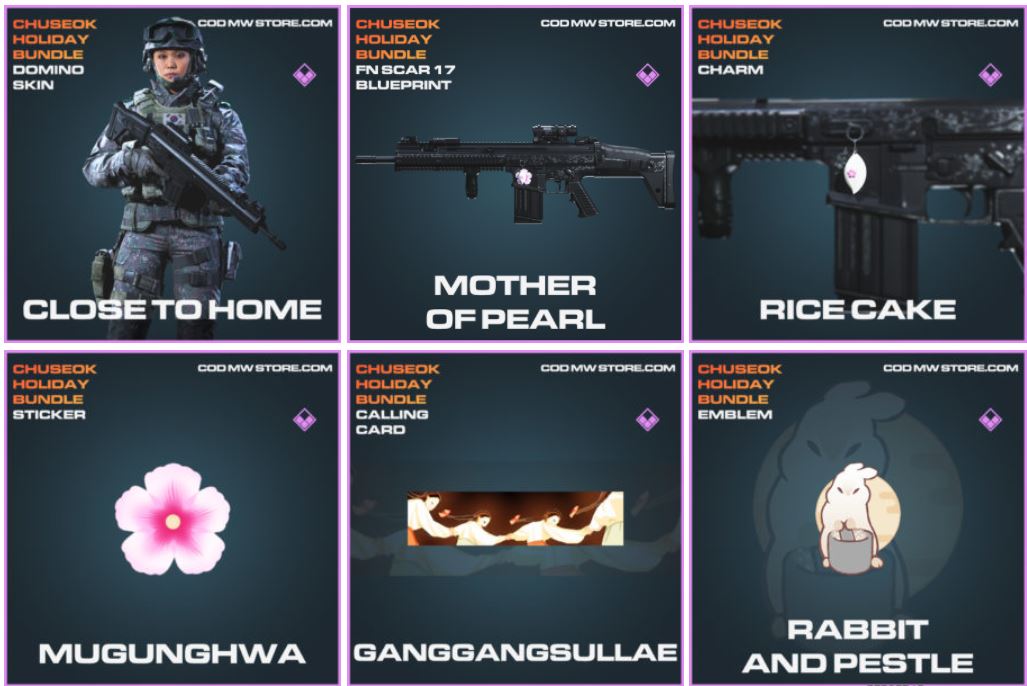Viewport: 1027px width, 686px height.
Task: Choose the Rice Cake charm tile
Action: [x=857, y=174]
